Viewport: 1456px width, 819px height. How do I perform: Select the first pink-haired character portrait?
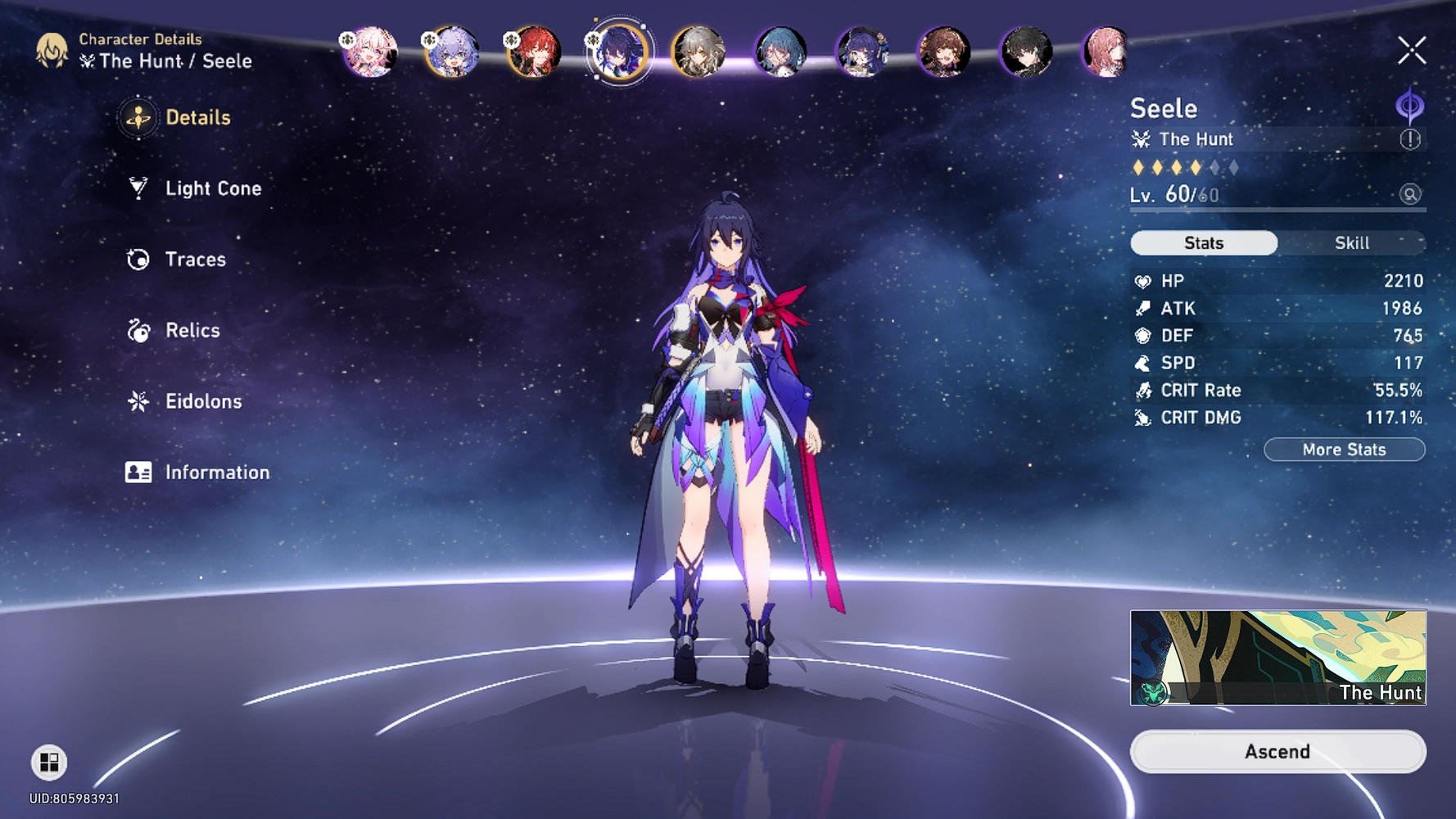(370, 53)
